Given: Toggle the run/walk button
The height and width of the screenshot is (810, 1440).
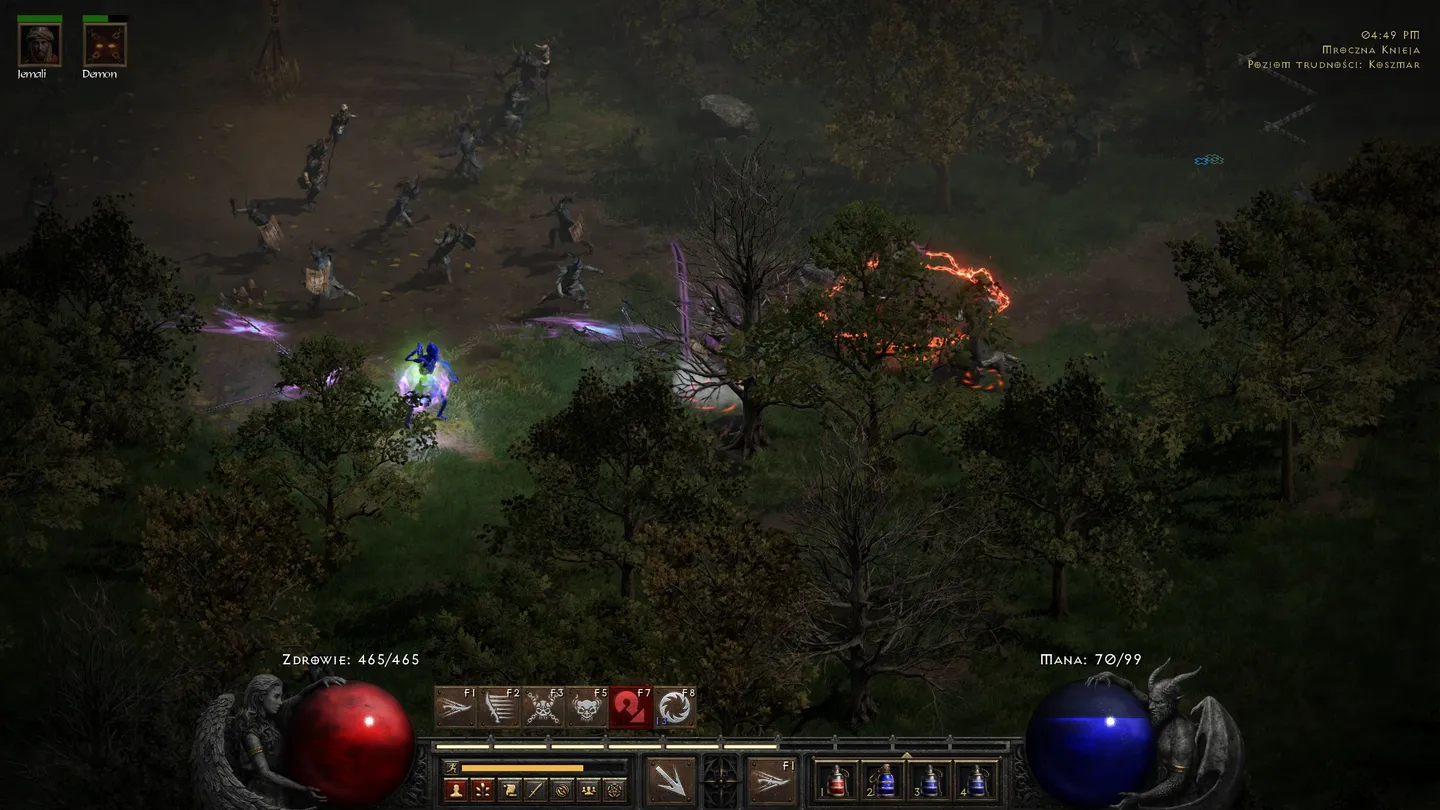Looking at the screenshot, I should [x=453, y=768].
